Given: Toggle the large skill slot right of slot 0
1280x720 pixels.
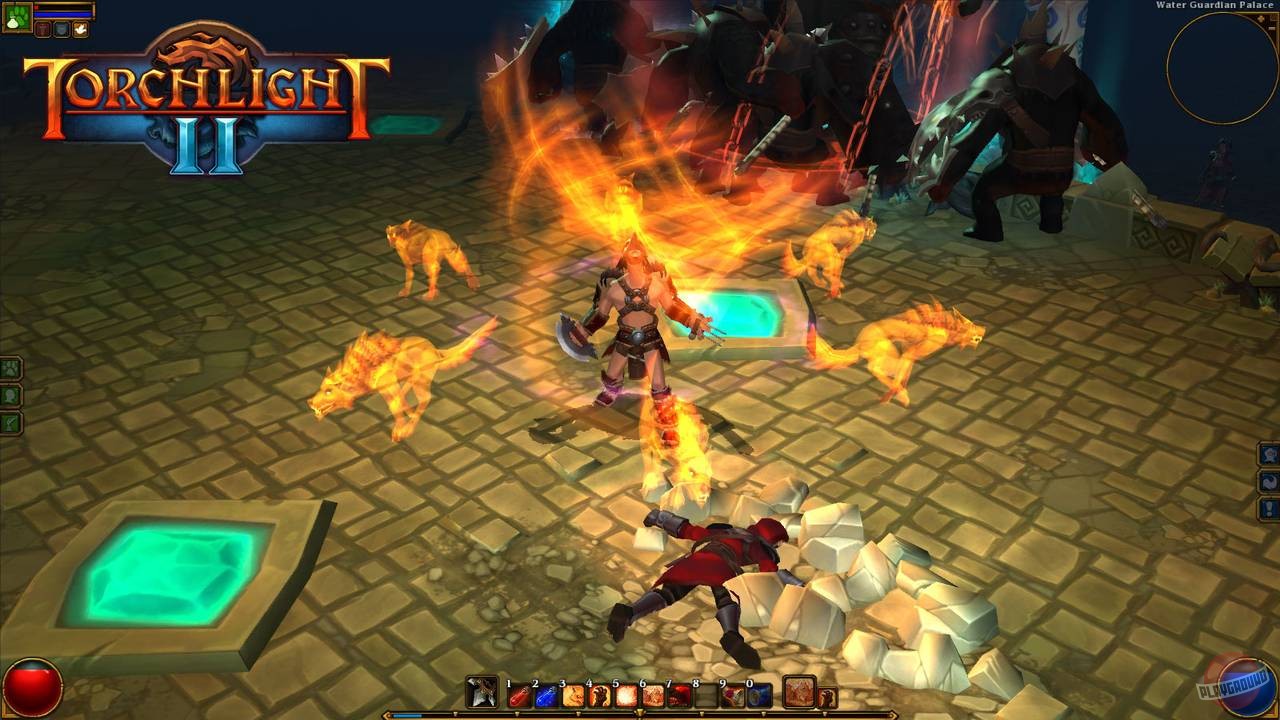Looking at the screenshot, I should [799, 693].
